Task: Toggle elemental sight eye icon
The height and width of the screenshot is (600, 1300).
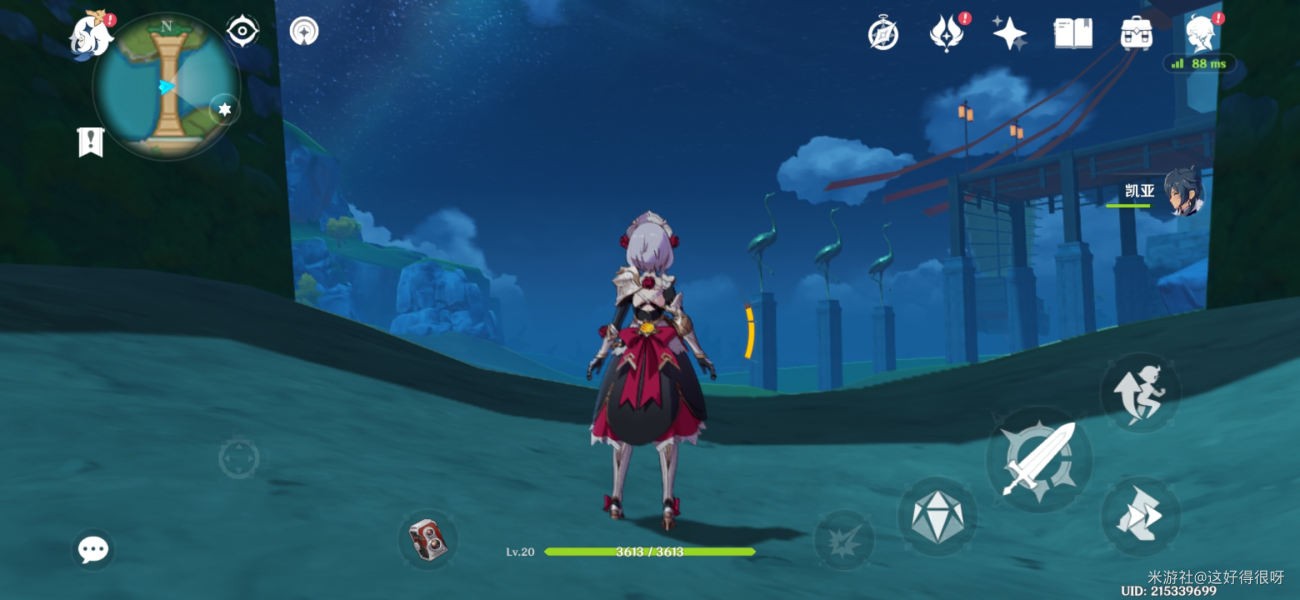Action: coord(243,32)
